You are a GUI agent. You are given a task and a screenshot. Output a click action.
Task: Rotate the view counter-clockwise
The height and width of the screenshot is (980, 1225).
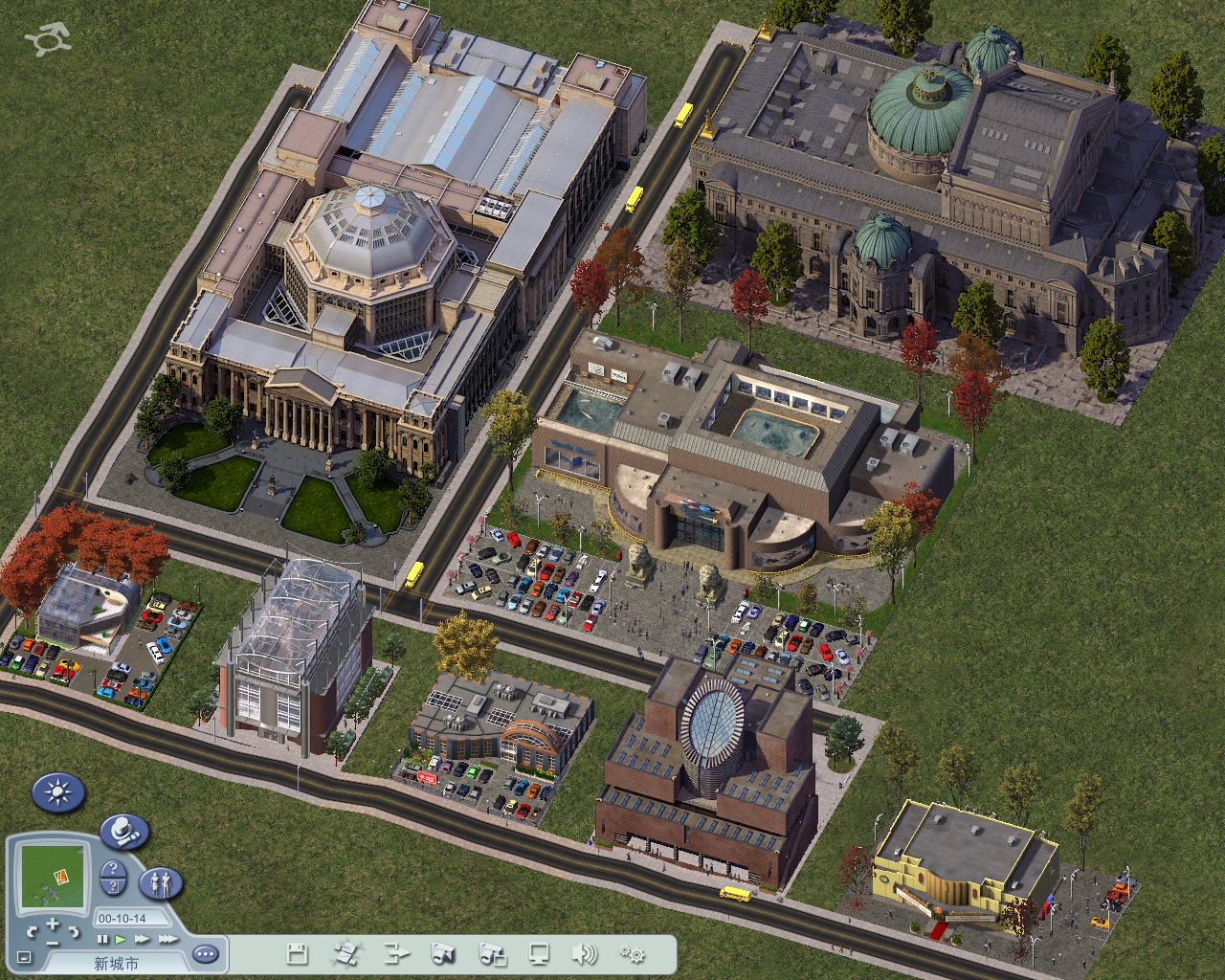click(x=33, y=930)
